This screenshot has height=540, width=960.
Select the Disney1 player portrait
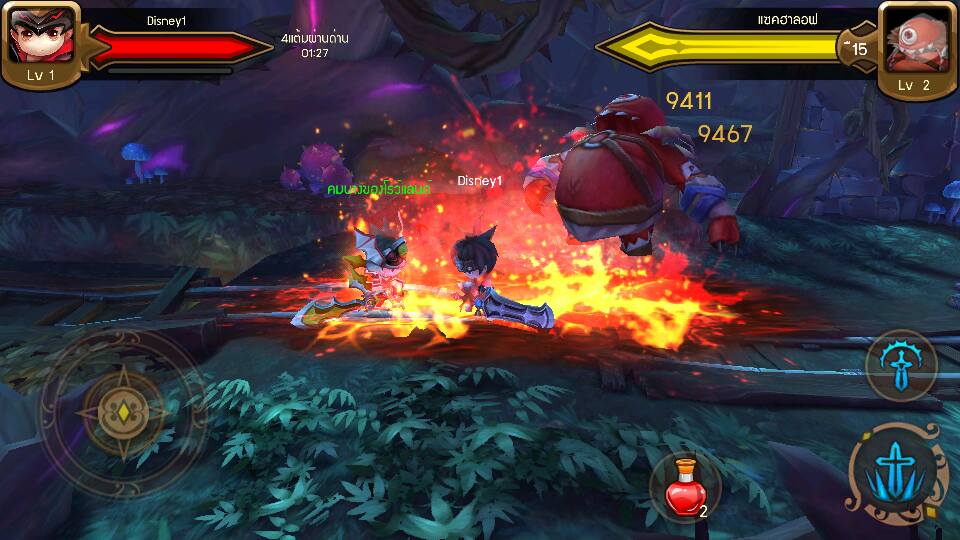[38, 36]
